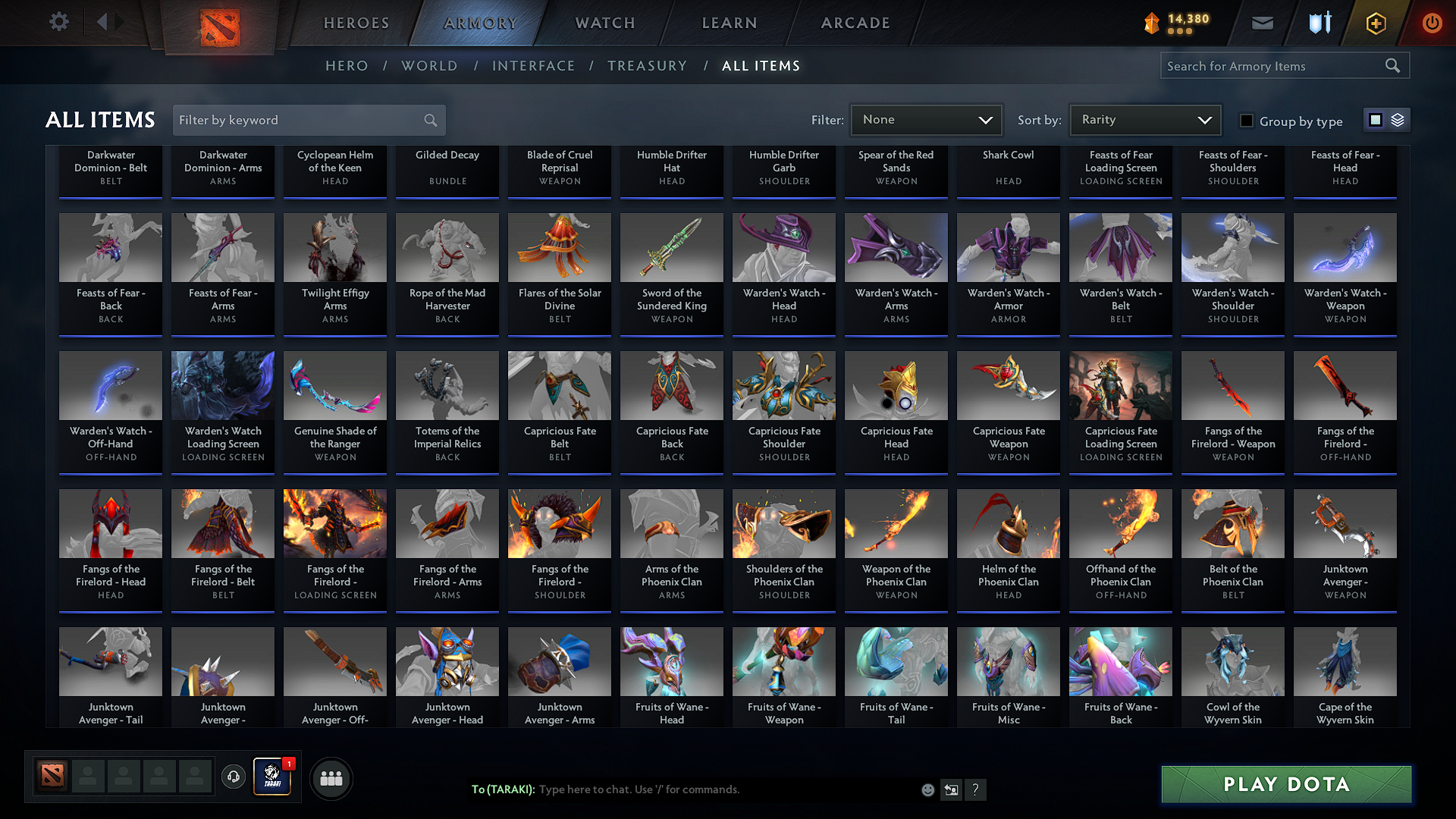Open the Sort by Rarity dropdown
This screenshot has height=819, width=1456.
tap(1144, 119)
